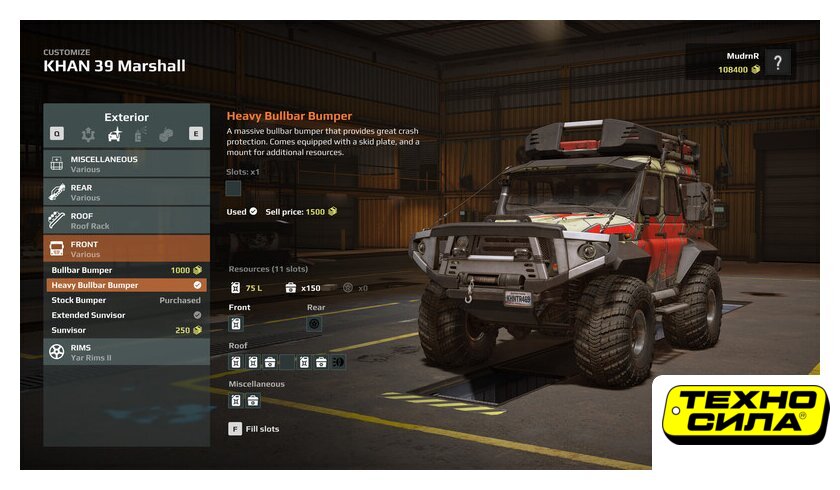The image size is (840, 490).
Task: Select the Rear spare wheel slot
Action: tap(314, 324)
